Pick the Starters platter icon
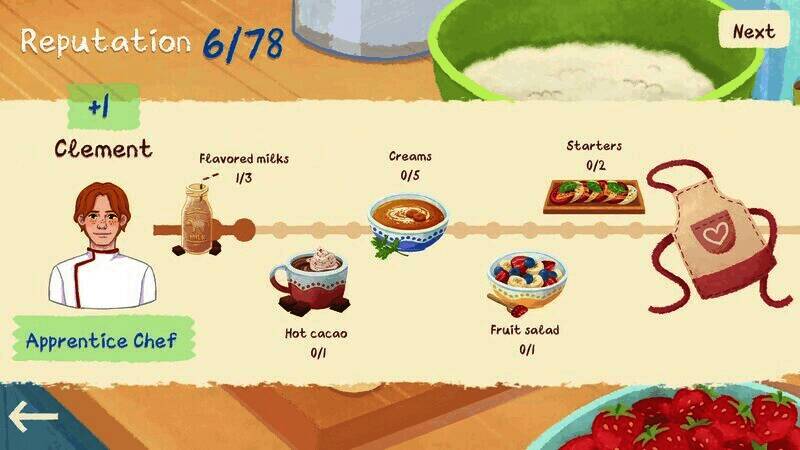800x450 pixels. click(x=593, y=194)
